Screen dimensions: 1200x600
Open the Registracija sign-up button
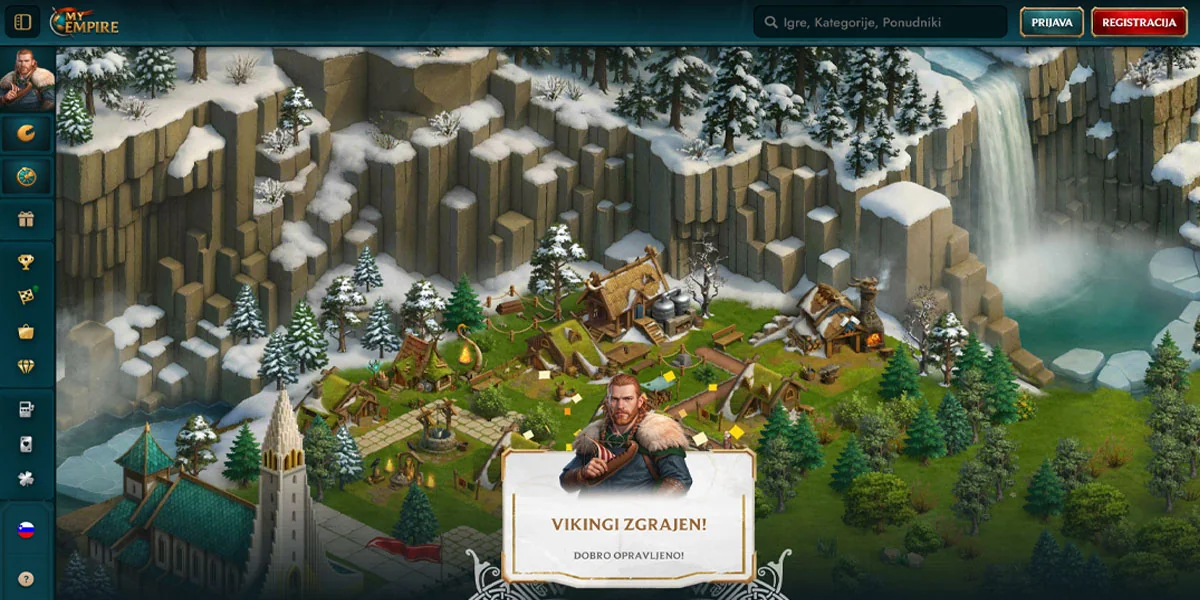click(1139, 22)
